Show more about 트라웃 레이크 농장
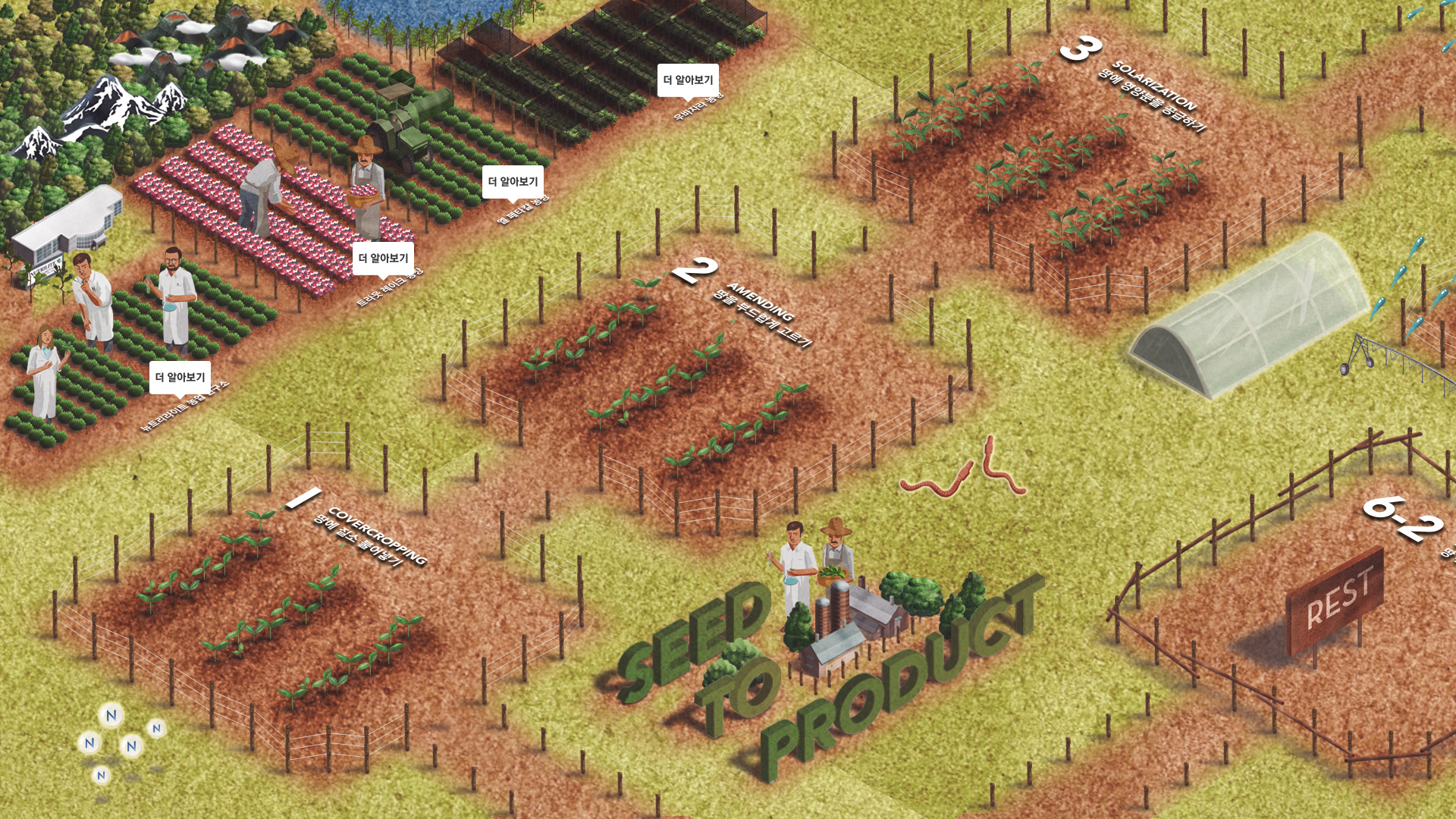The height and width of the screenshot is (819, 1456). (383, 259)
